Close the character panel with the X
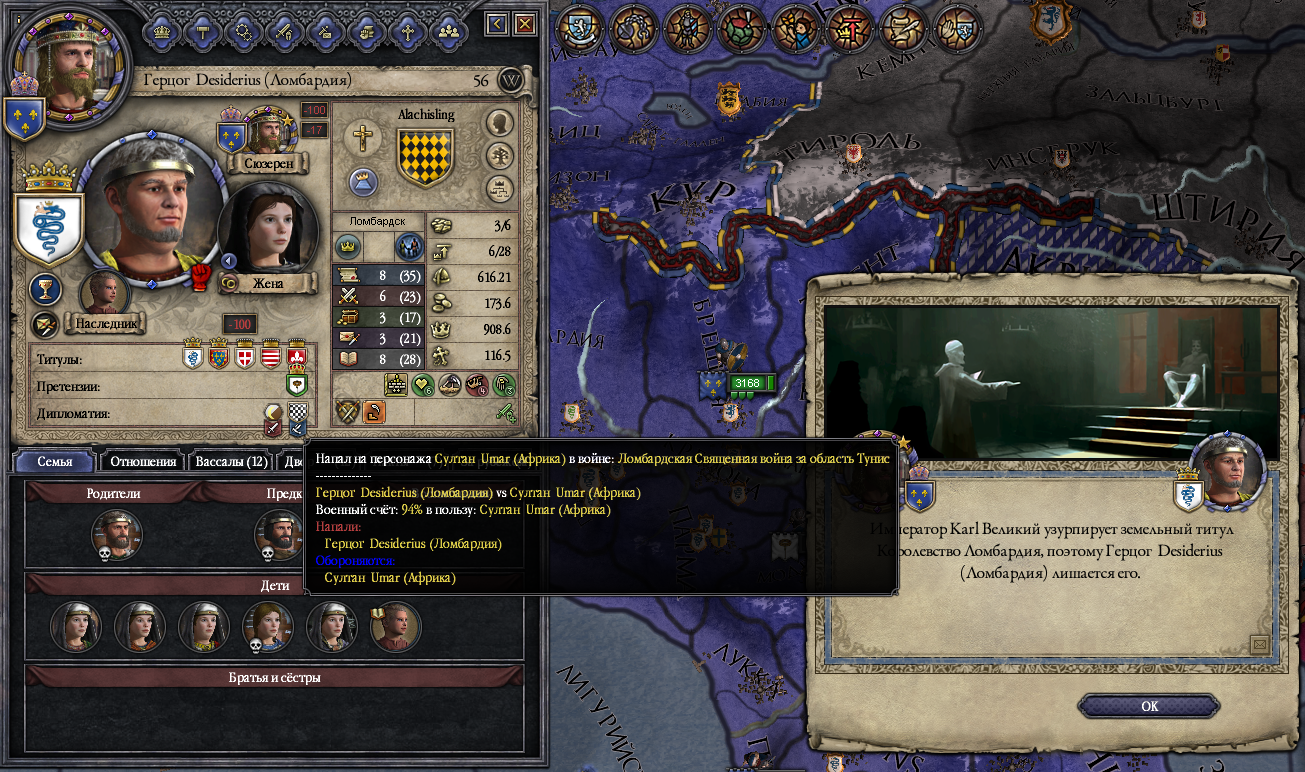The height and width of the screenshot is (772, 1305). click(x=524, y=24)
